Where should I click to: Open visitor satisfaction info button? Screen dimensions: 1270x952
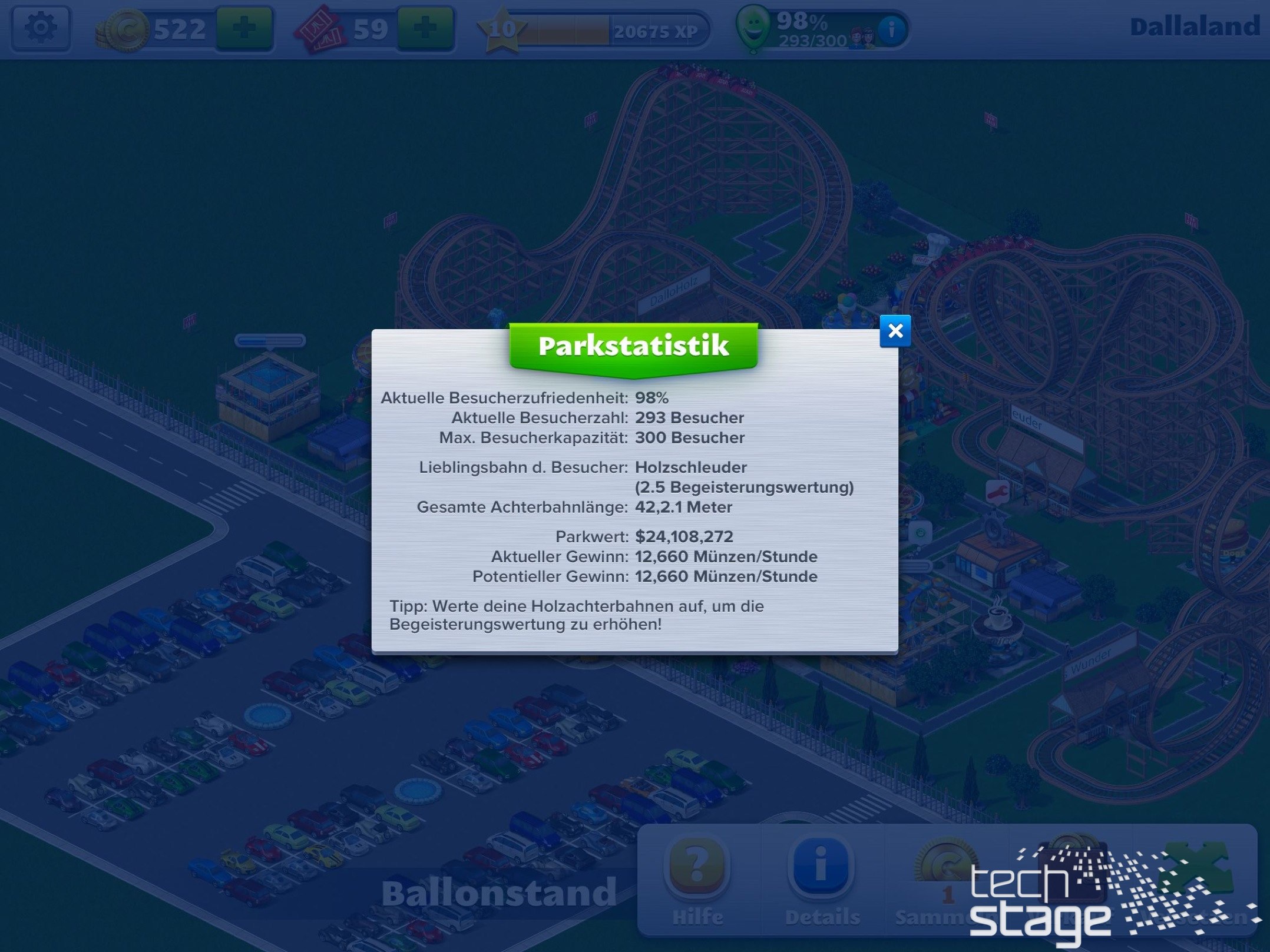pos(891,28)
